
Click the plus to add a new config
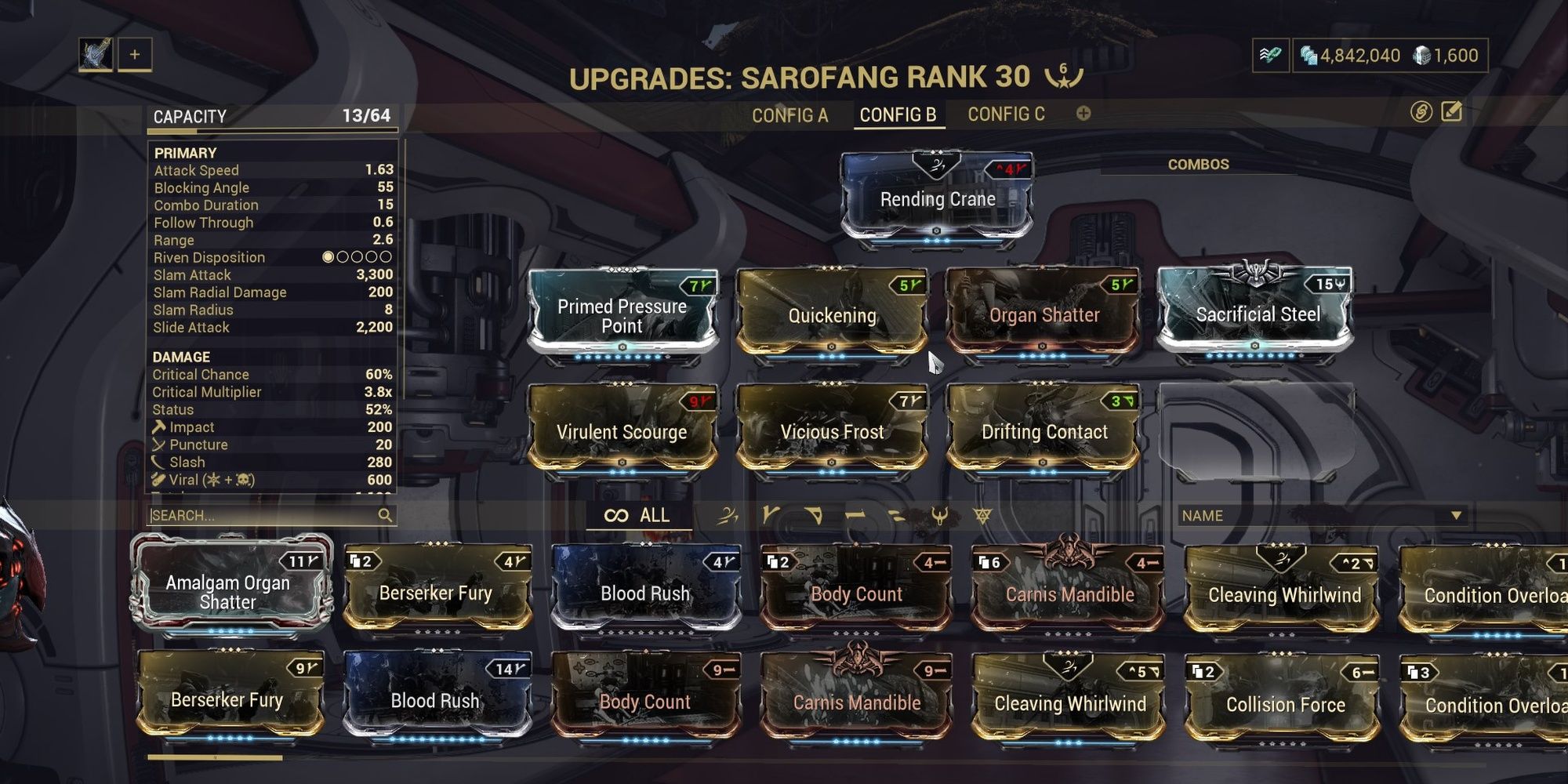point(1083,114)
